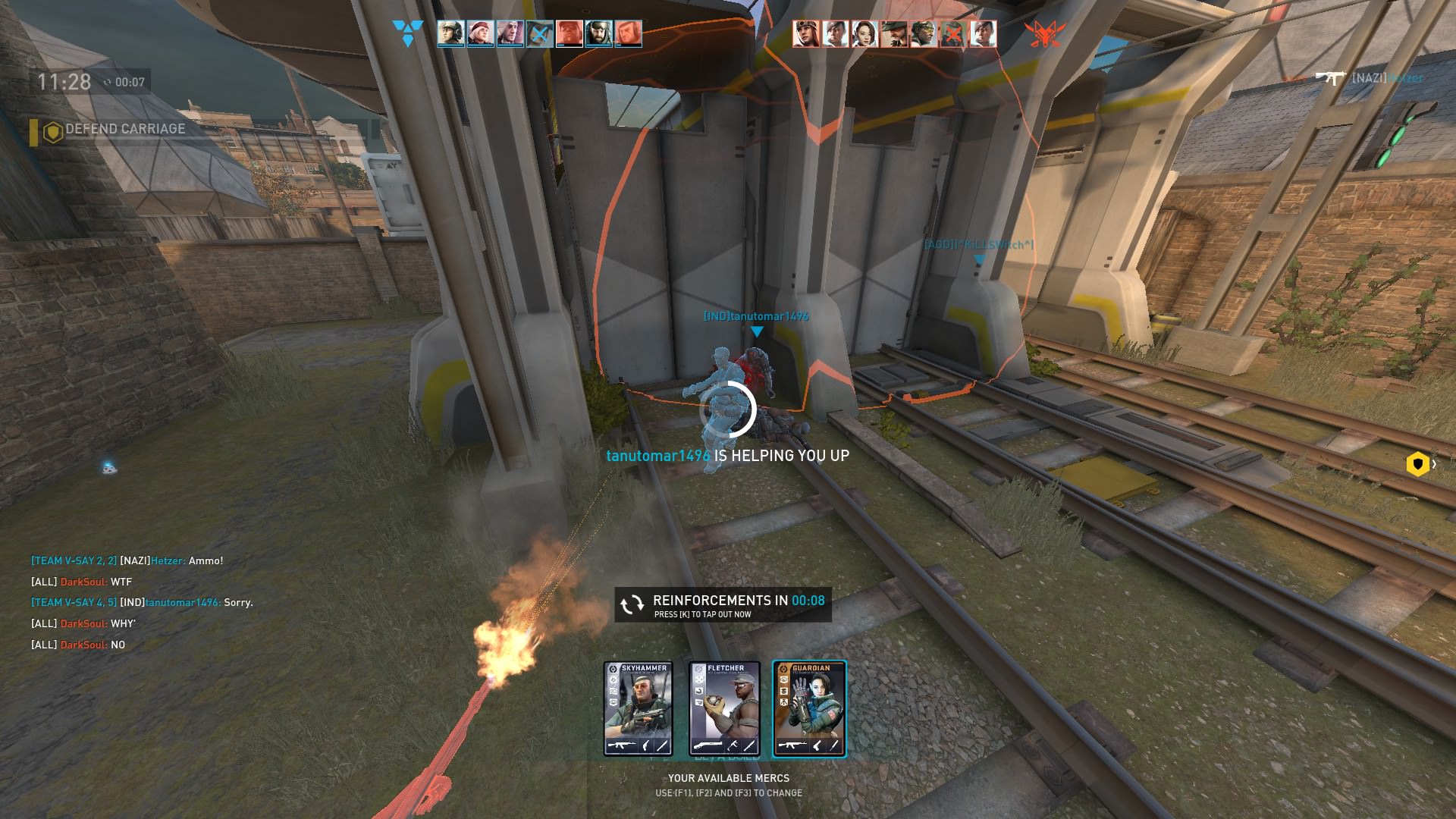Screen dimensions: 1456x819
Task: Click the blue team triangle emblem
Action: [407, 33]
